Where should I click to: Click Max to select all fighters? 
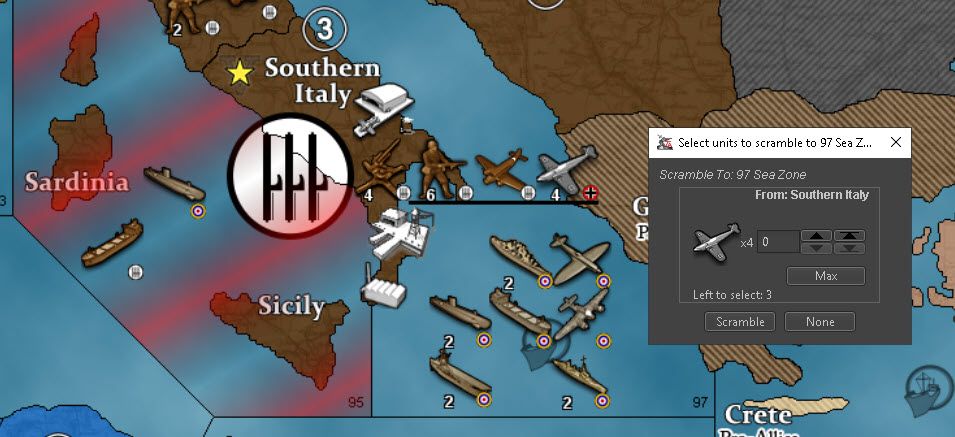tap(825, 276)
